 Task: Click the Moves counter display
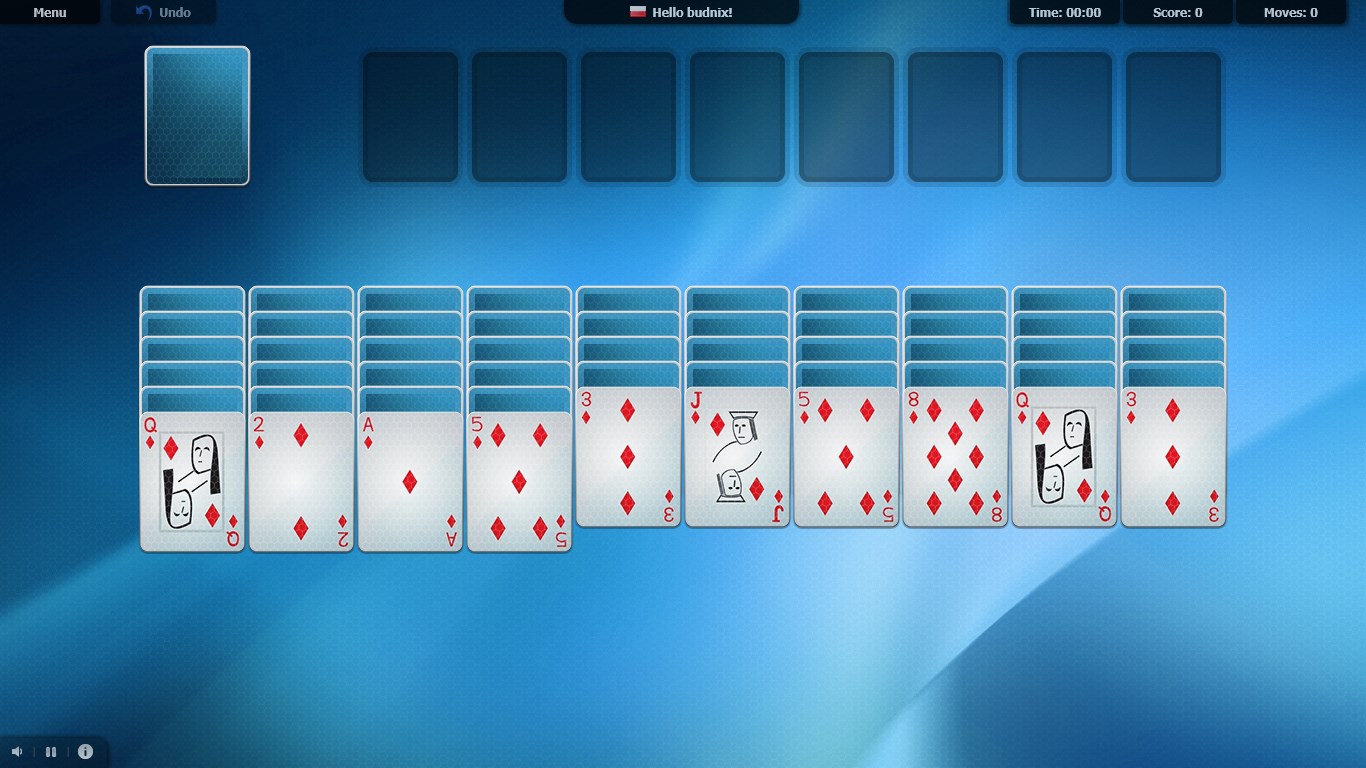click(x=1290, y=12)
